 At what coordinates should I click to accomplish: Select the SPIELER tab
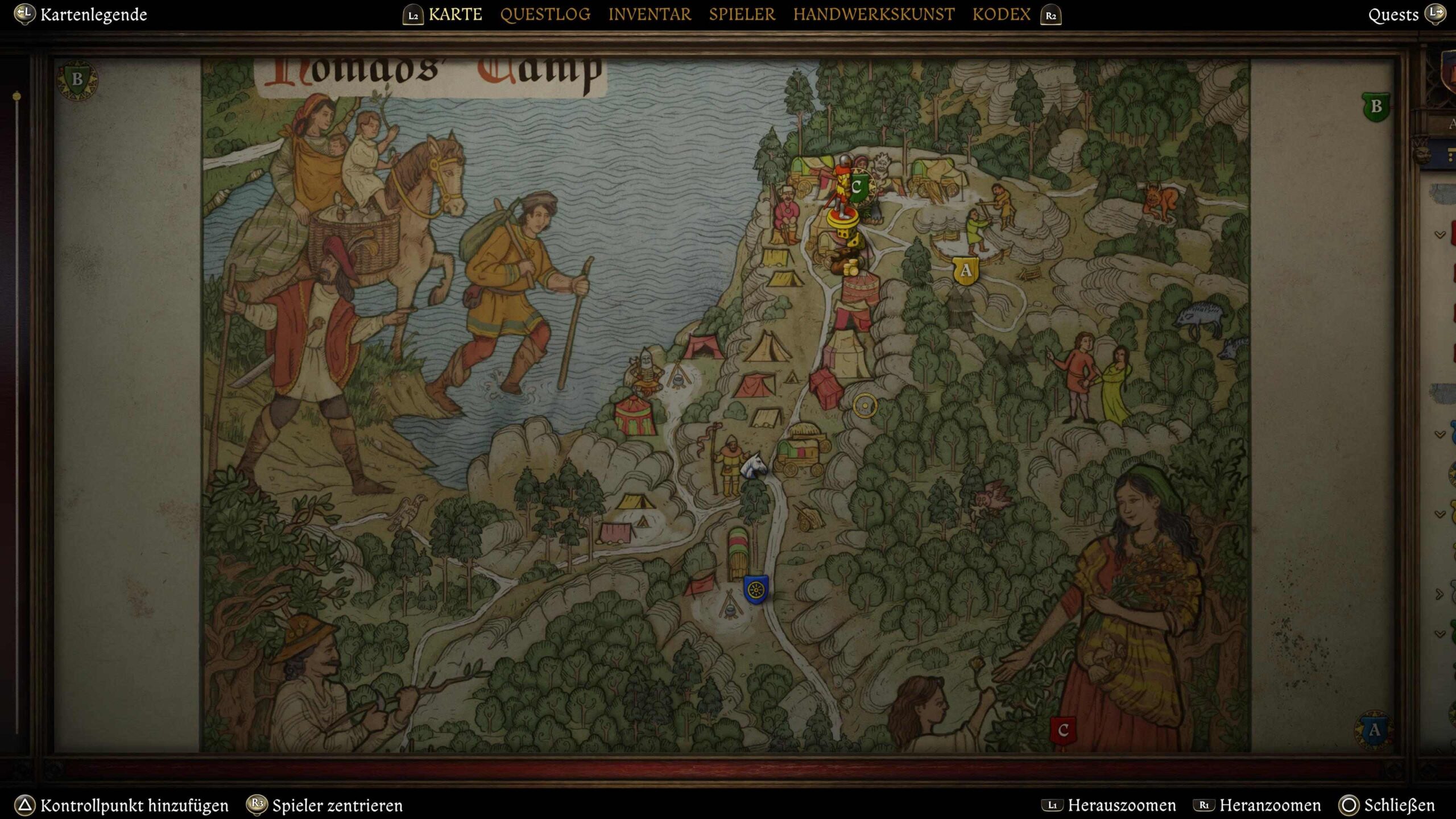742,14
